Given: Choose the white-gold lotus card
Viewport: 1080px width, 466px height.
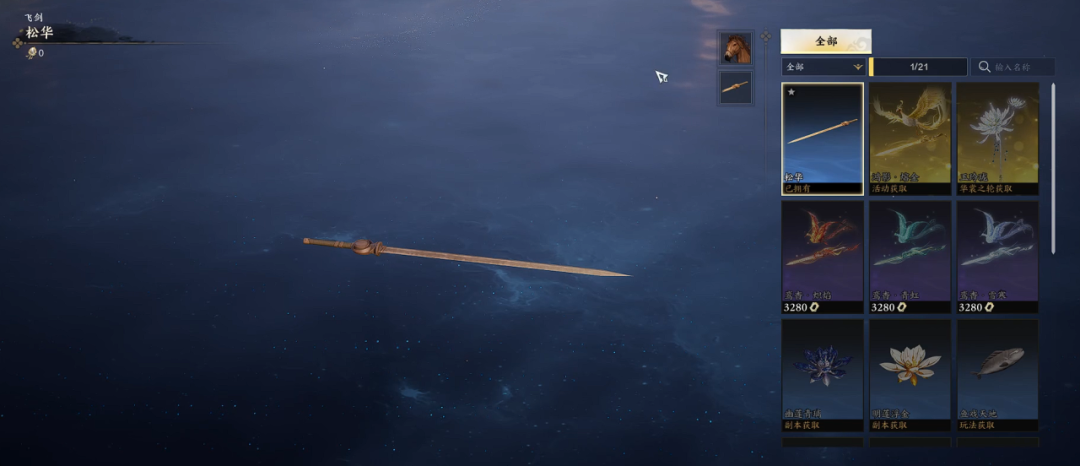Looking at the screenshot, I should pyautogui.click(x=910, y=374).
